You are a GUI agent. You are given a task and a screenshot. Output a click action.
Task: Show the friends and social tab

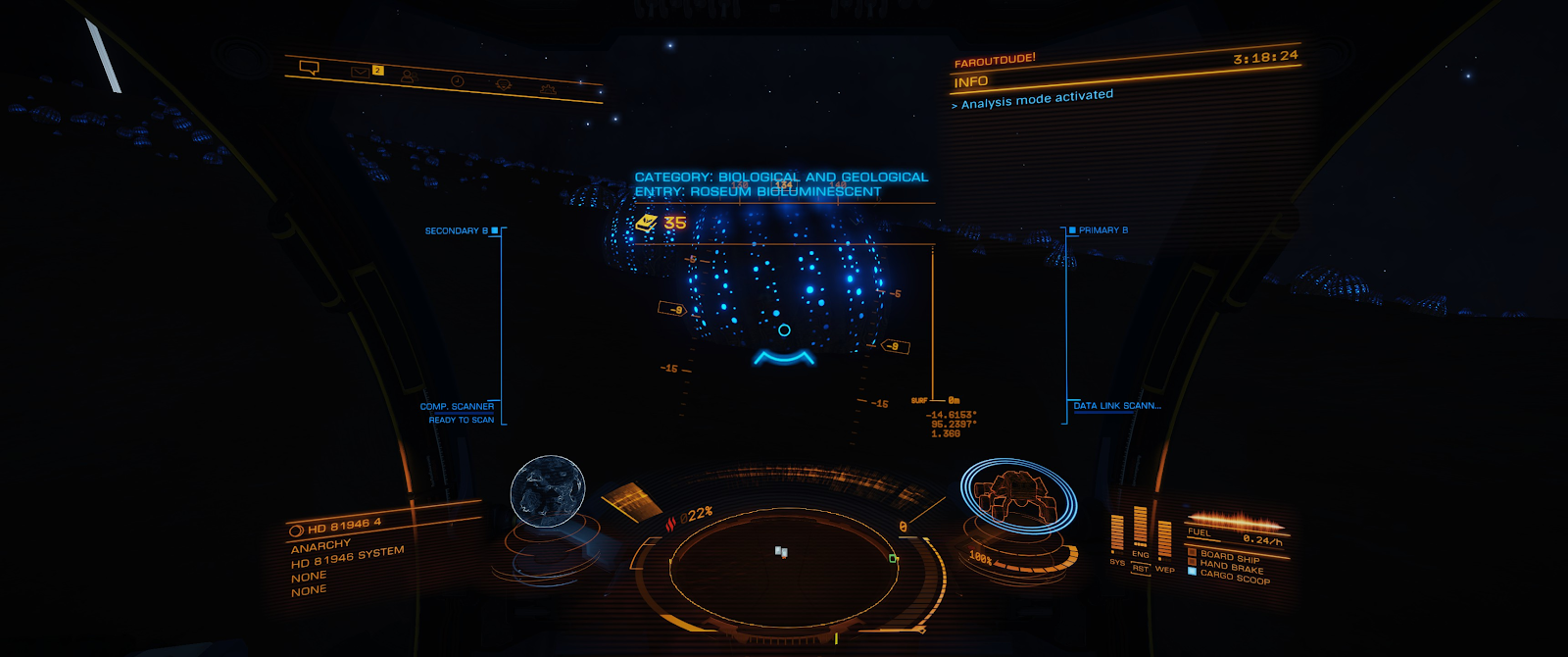tap(409, 76)
